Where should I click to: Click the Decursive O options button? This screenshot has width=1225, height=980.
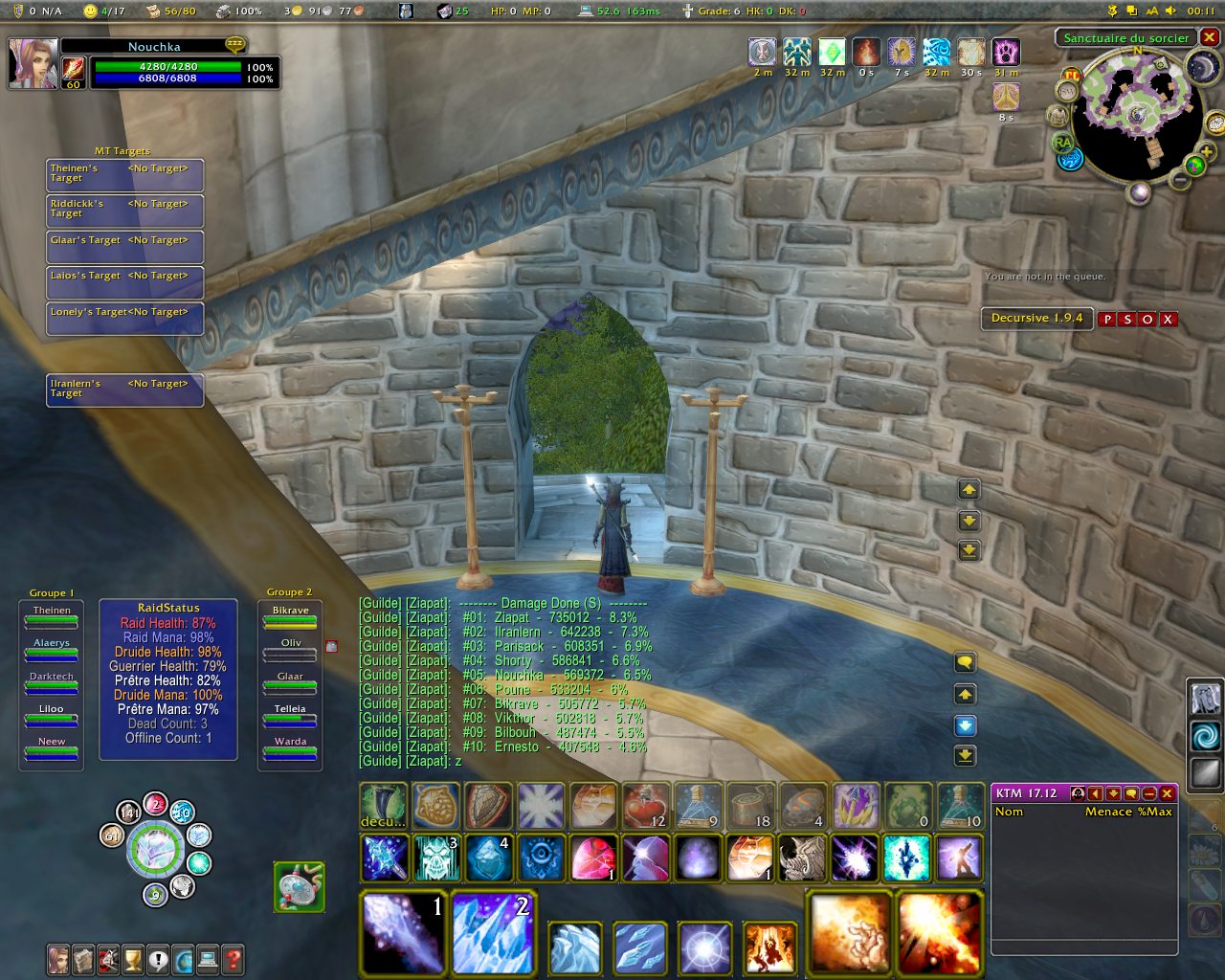(x=1147, y=320)
